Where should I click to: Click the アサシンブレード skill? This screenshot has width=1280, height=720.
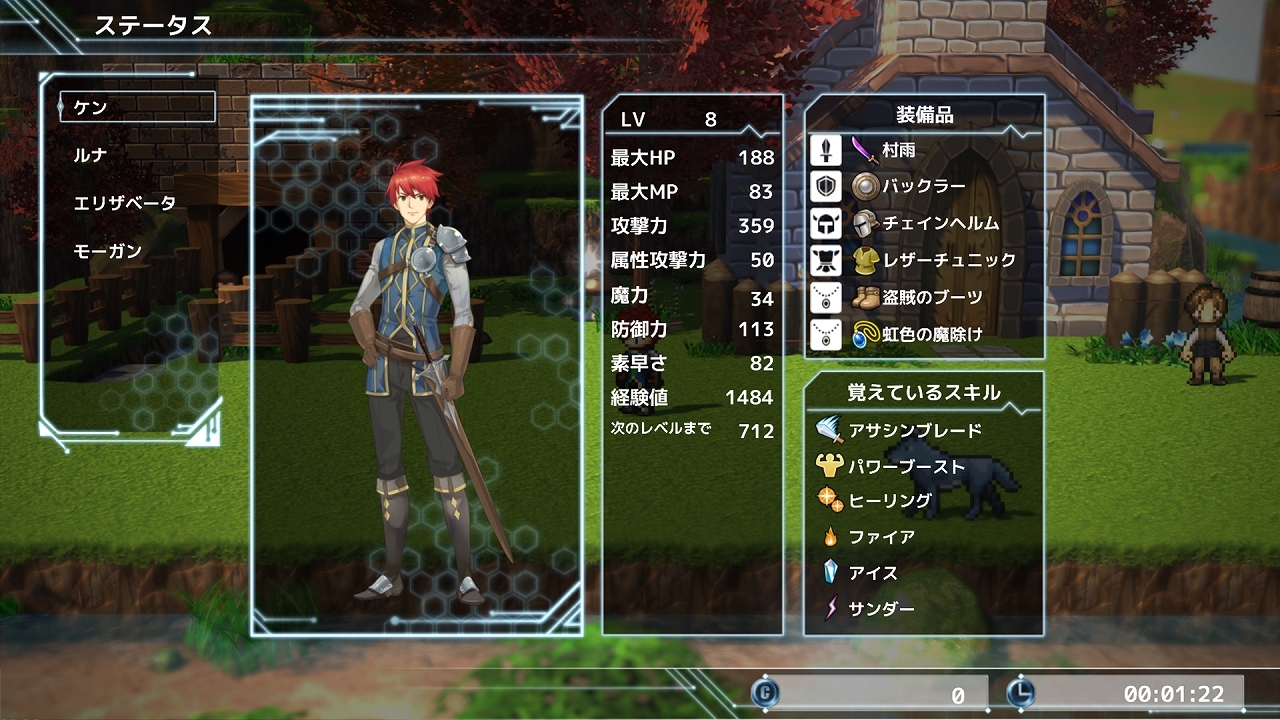pos(914,431)
